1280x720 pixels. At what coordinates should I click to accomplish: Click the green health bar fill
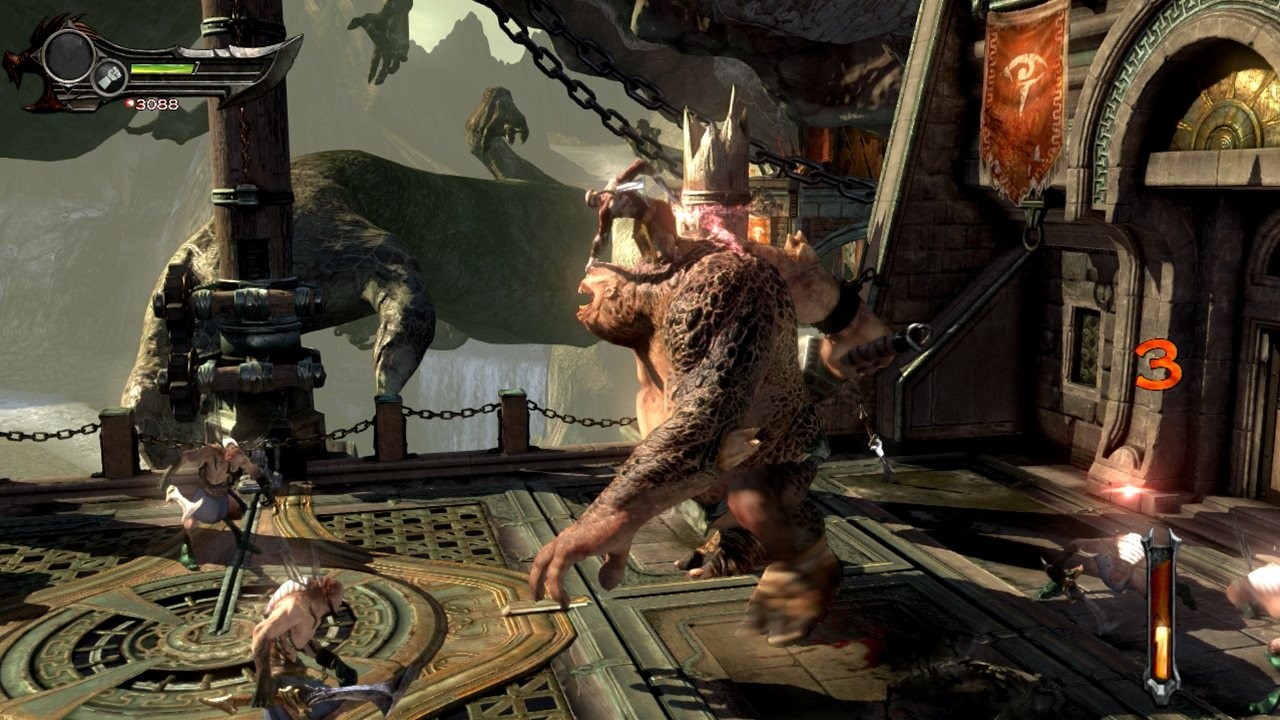[162, 70]
